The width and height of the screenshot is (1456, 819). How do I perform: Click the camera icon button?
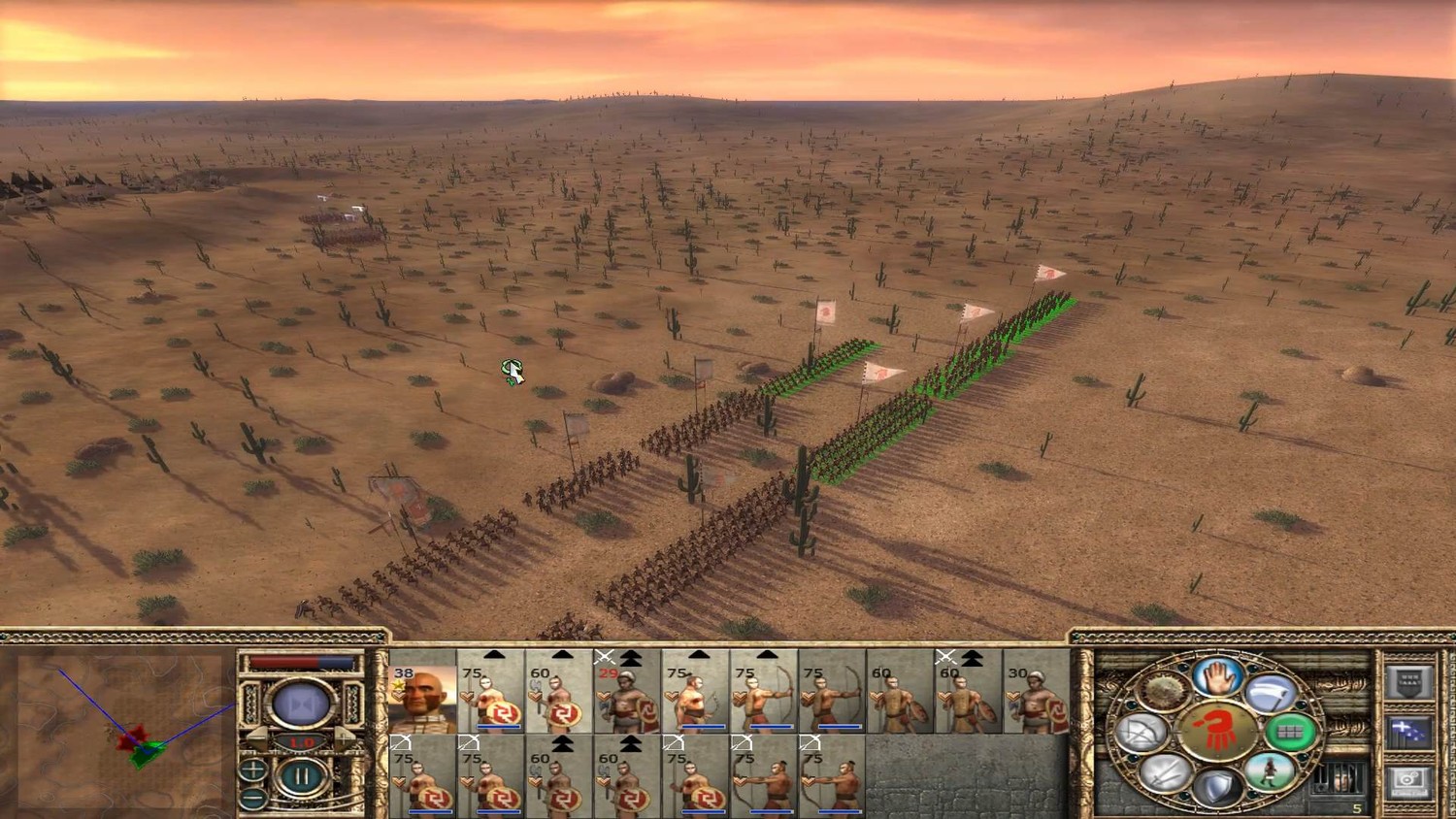1408,780
